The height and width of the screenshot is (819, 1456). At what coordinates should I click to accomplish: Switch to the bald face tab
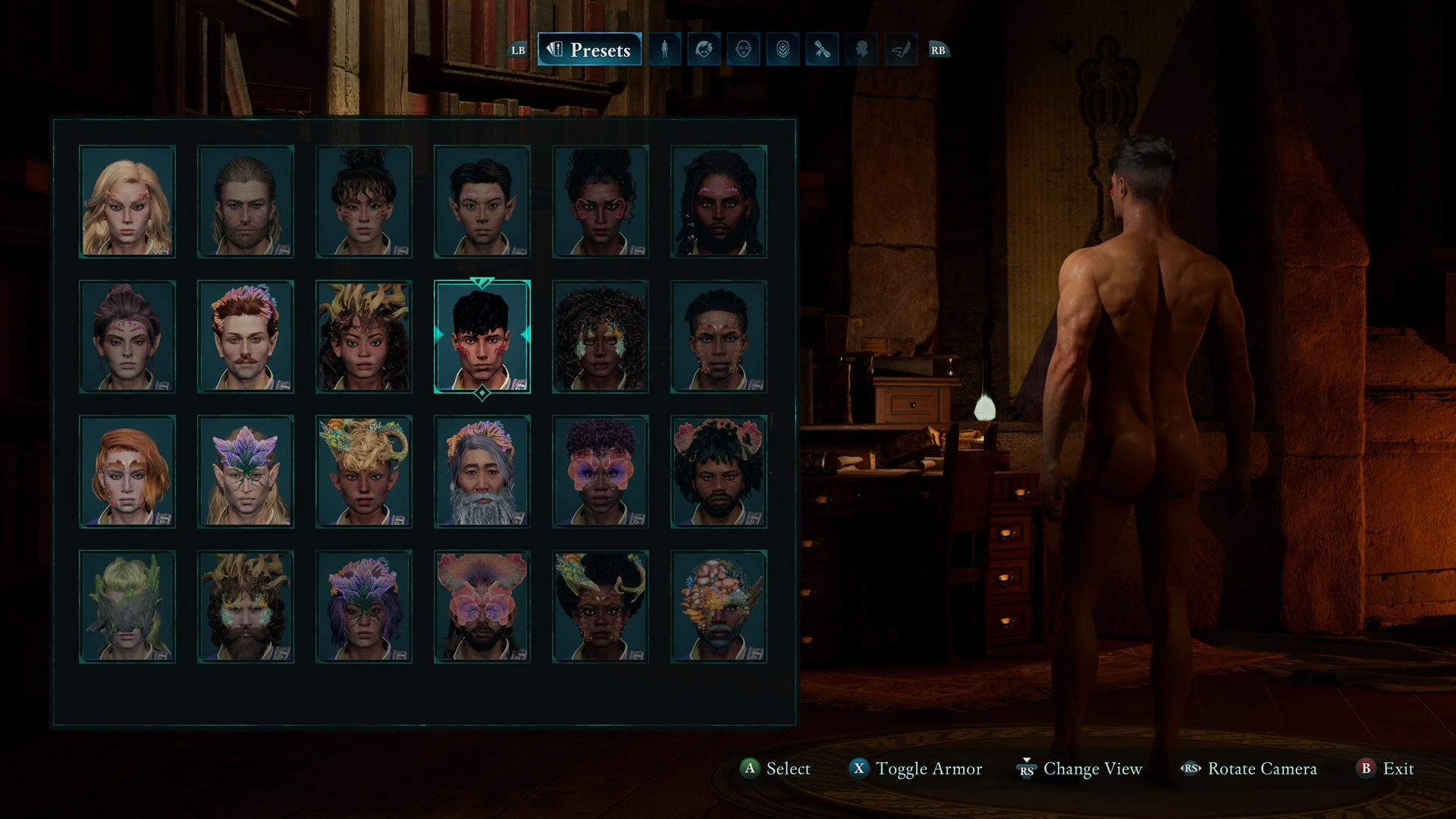(743, 50)
